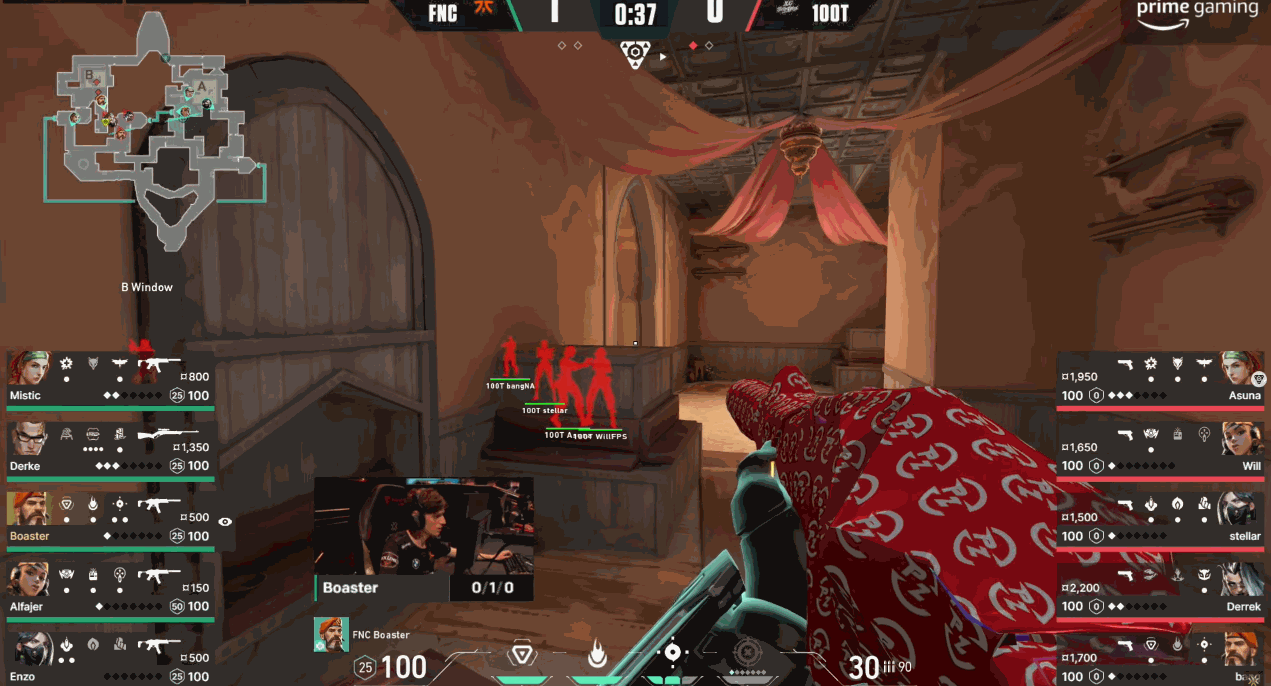Select the crosshair-shaped ability icon
The height and width of the screenshot is (686, 1271).
(x=673, y=653)
